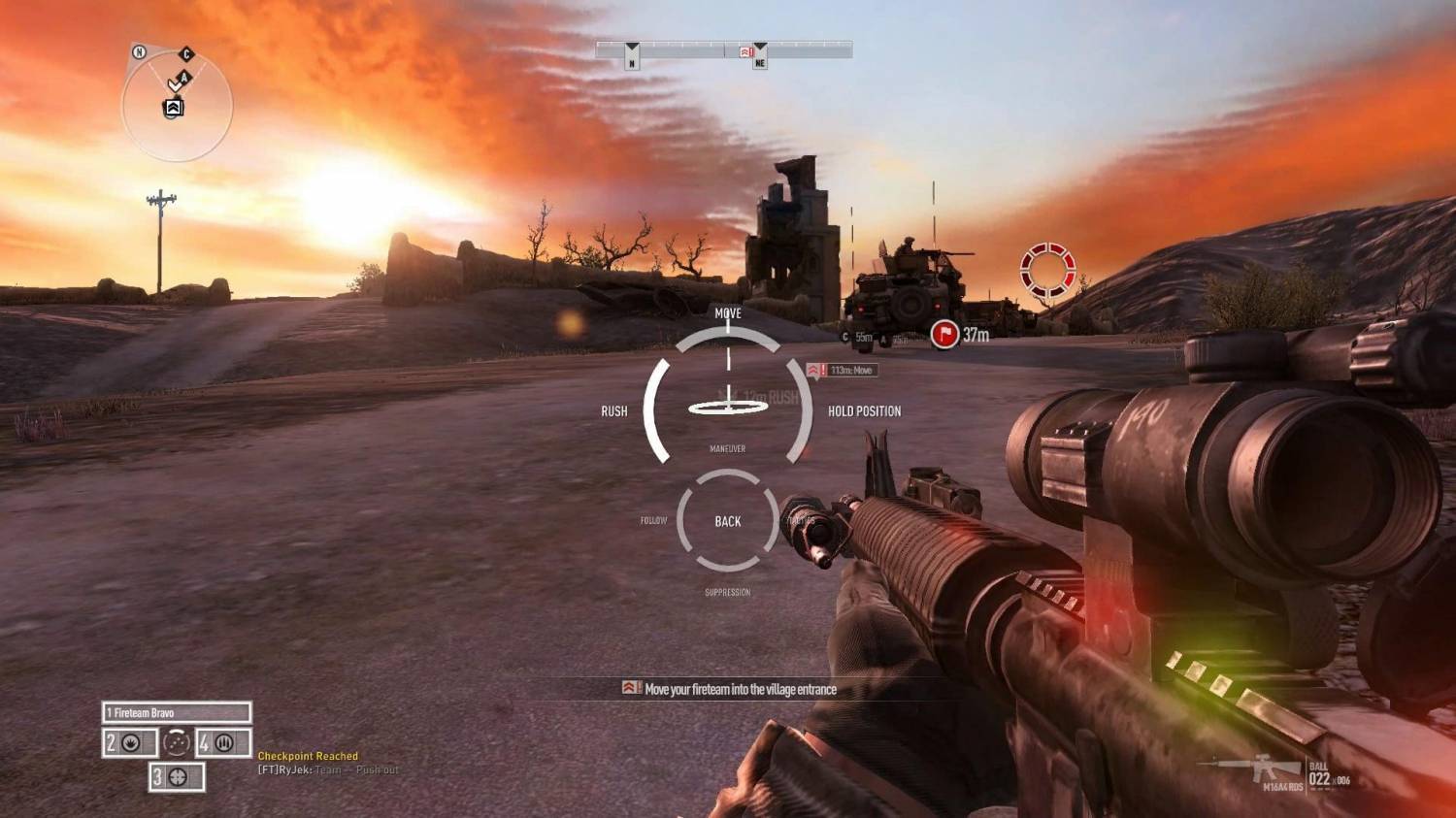Click the squad formation circle icon
The width and height of the screenshot is (1456, 818).
pyautogui.click(x=177, y=743)
